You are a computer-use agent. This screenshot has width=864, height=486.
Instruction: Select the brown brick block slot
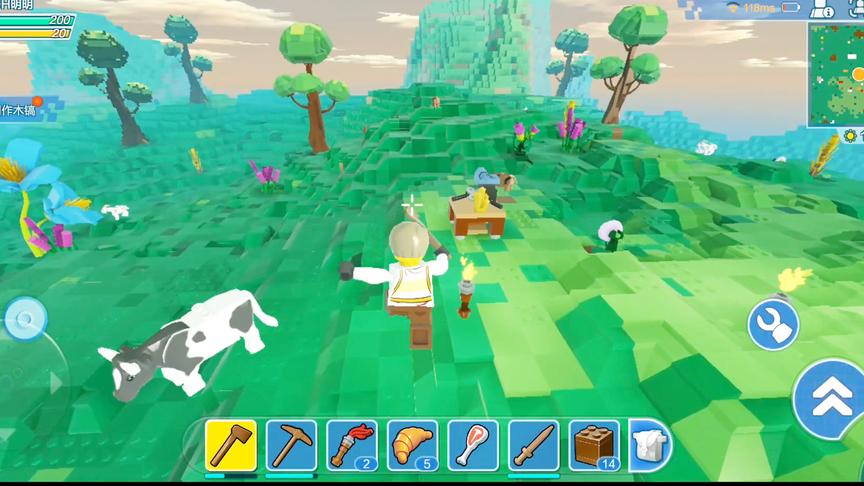tap(594, 445)
